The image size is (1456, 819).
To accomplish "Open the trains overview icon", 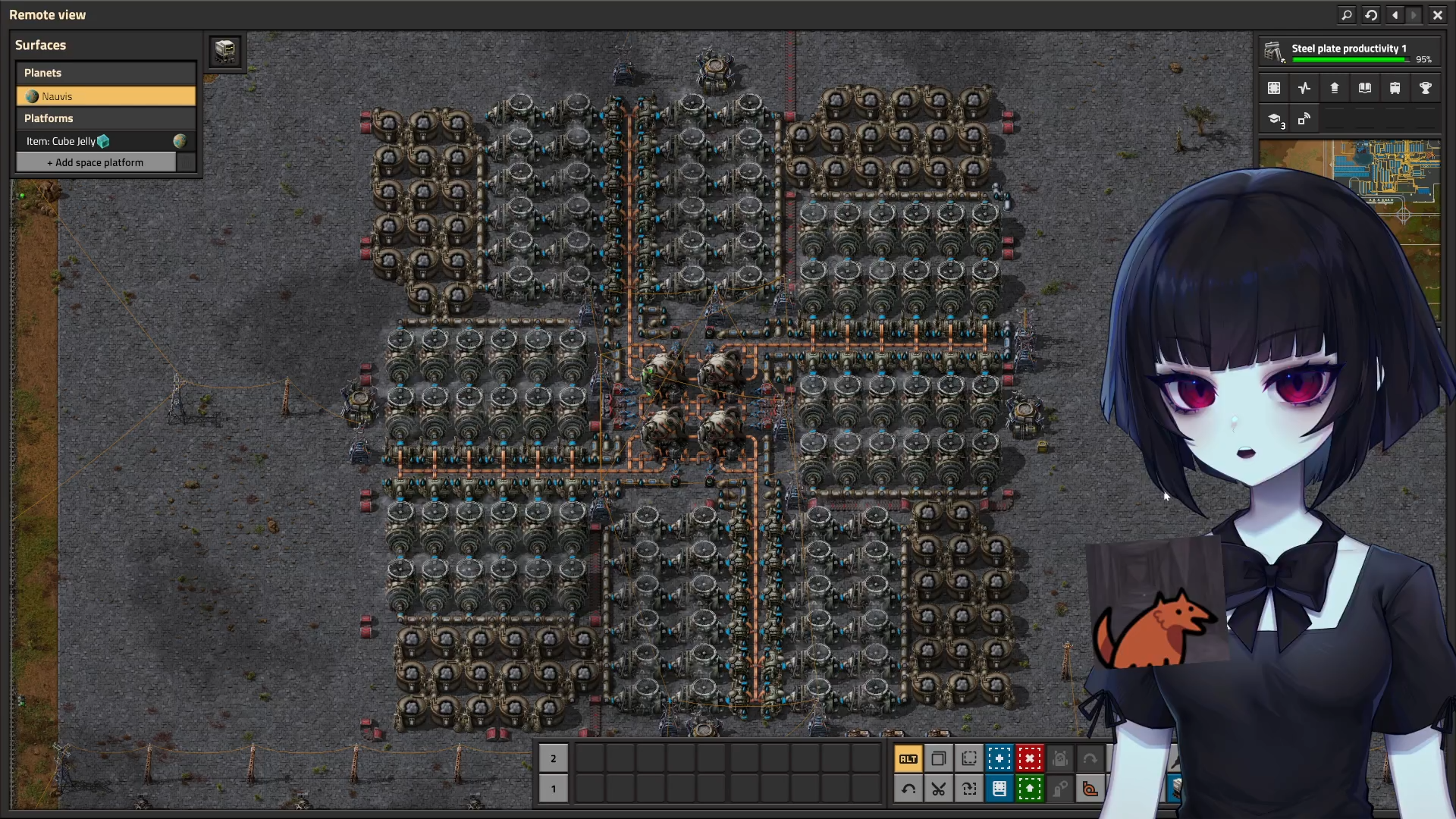I will click(x=1395, y=88).
